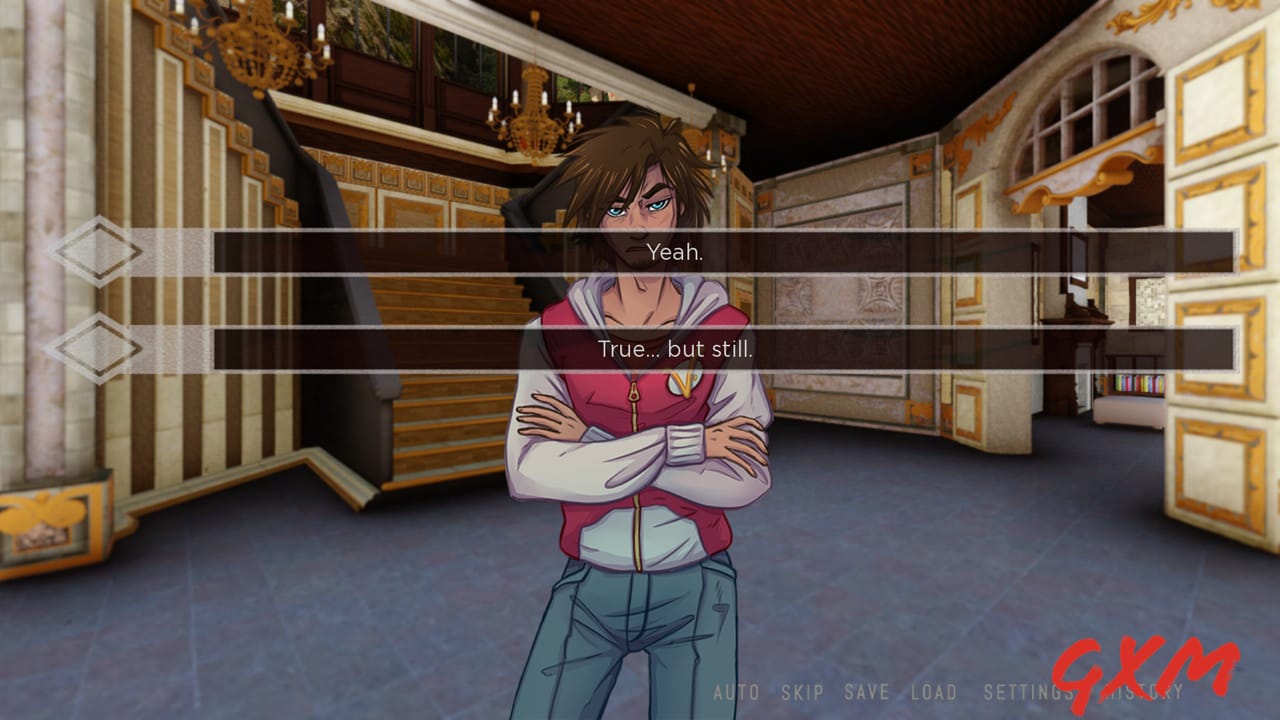Click LOAD in the bottom quick menu
Viewport: 1280px width, 720px height.
pos(933,691)
